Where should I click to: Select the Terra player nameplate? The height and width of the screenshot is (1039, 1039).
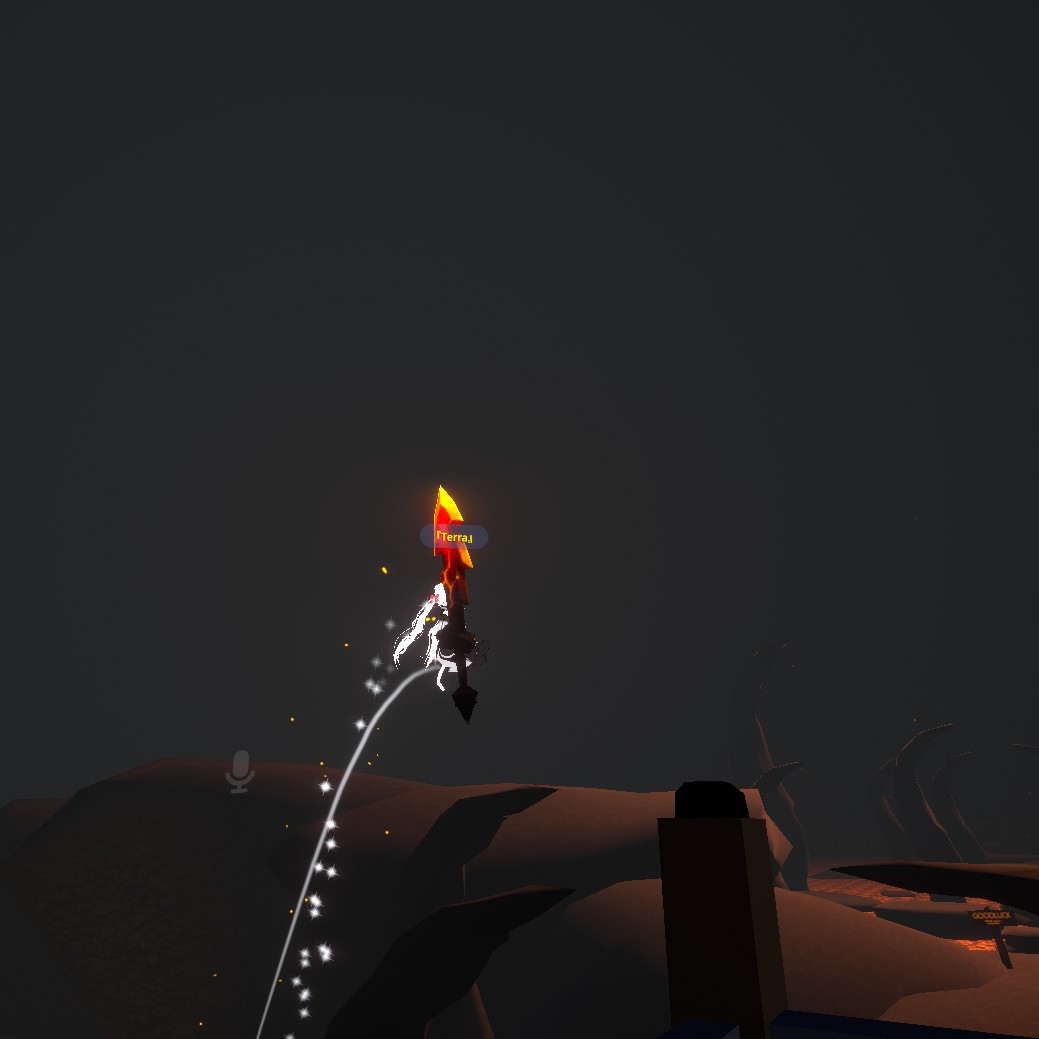[x=454, y=537]
